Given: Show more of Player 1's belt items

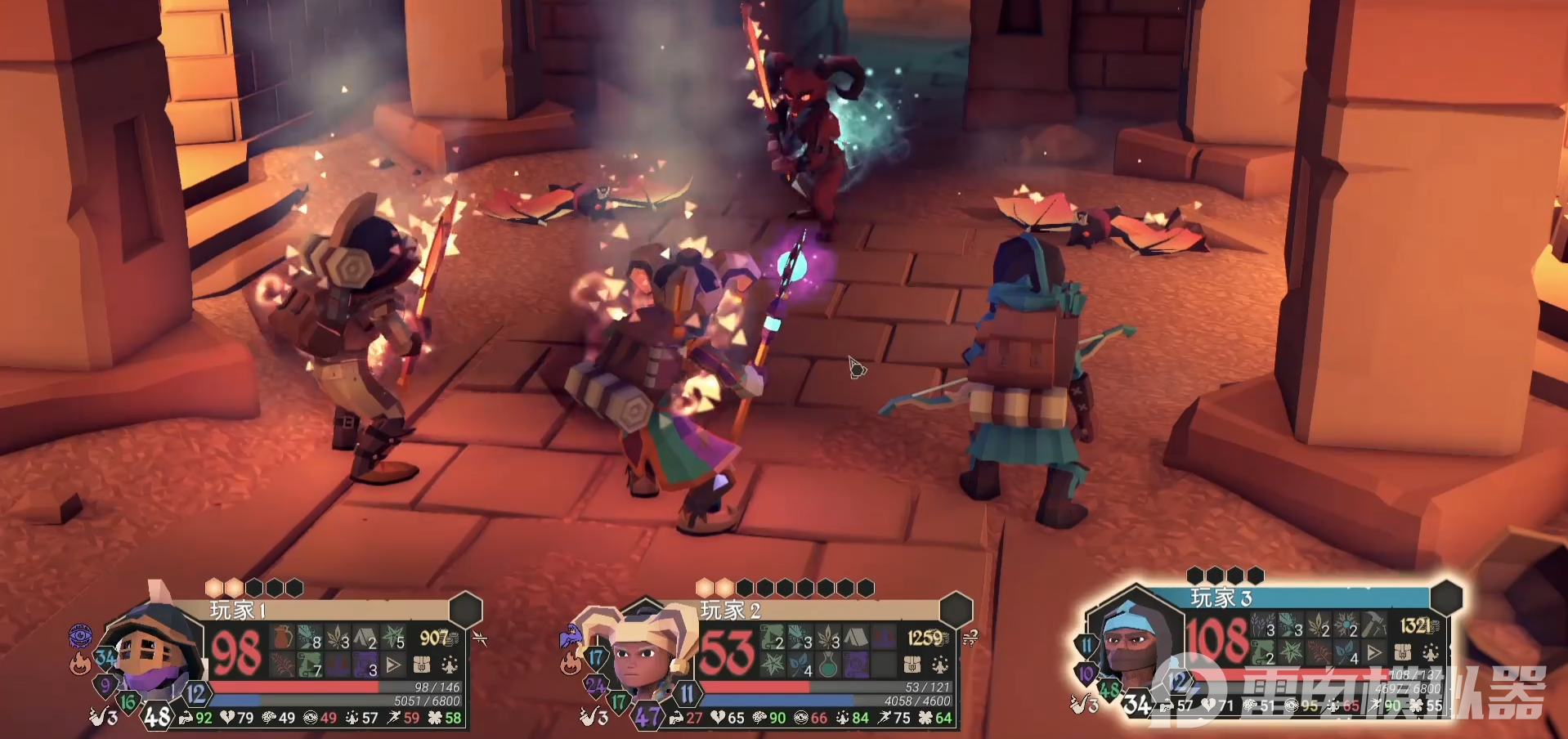Looking at the screenshot, I should (394, 665).
